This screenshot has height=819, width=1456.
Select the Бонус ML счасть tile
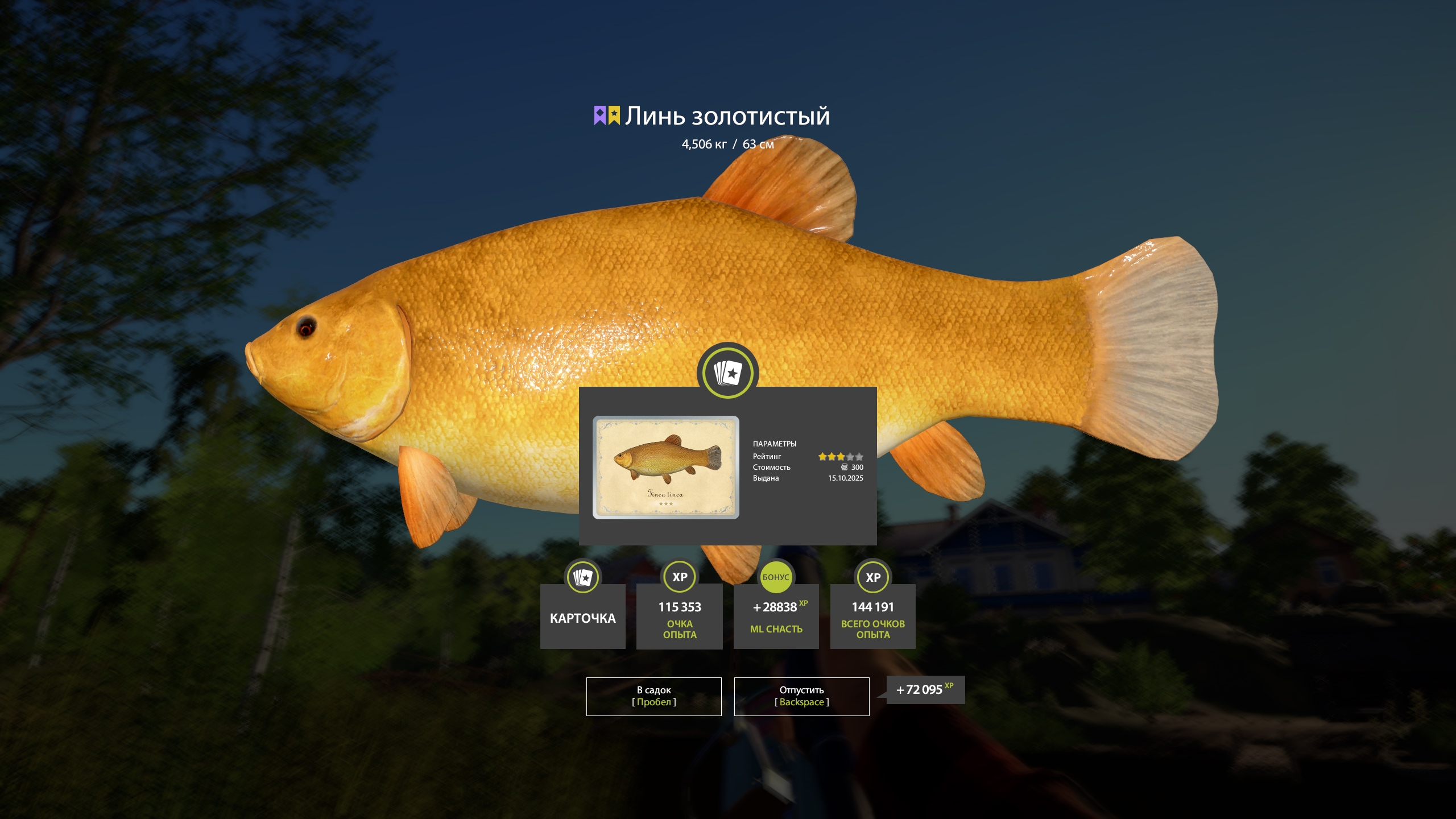tap(776, 617)
